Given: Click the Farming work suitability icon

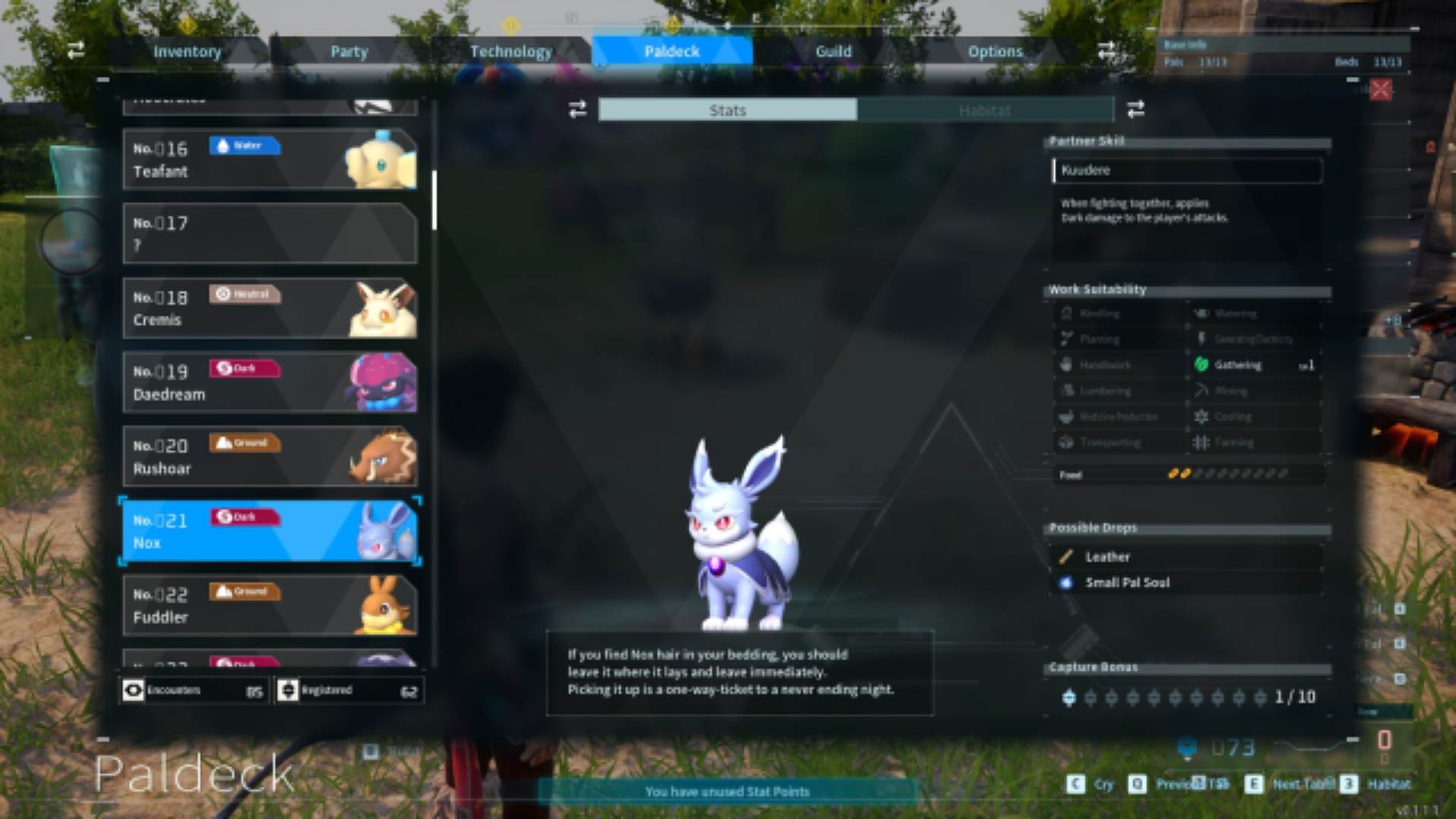Looking at the screenshot, I should pyautogui.click(x=1203, y=442).
